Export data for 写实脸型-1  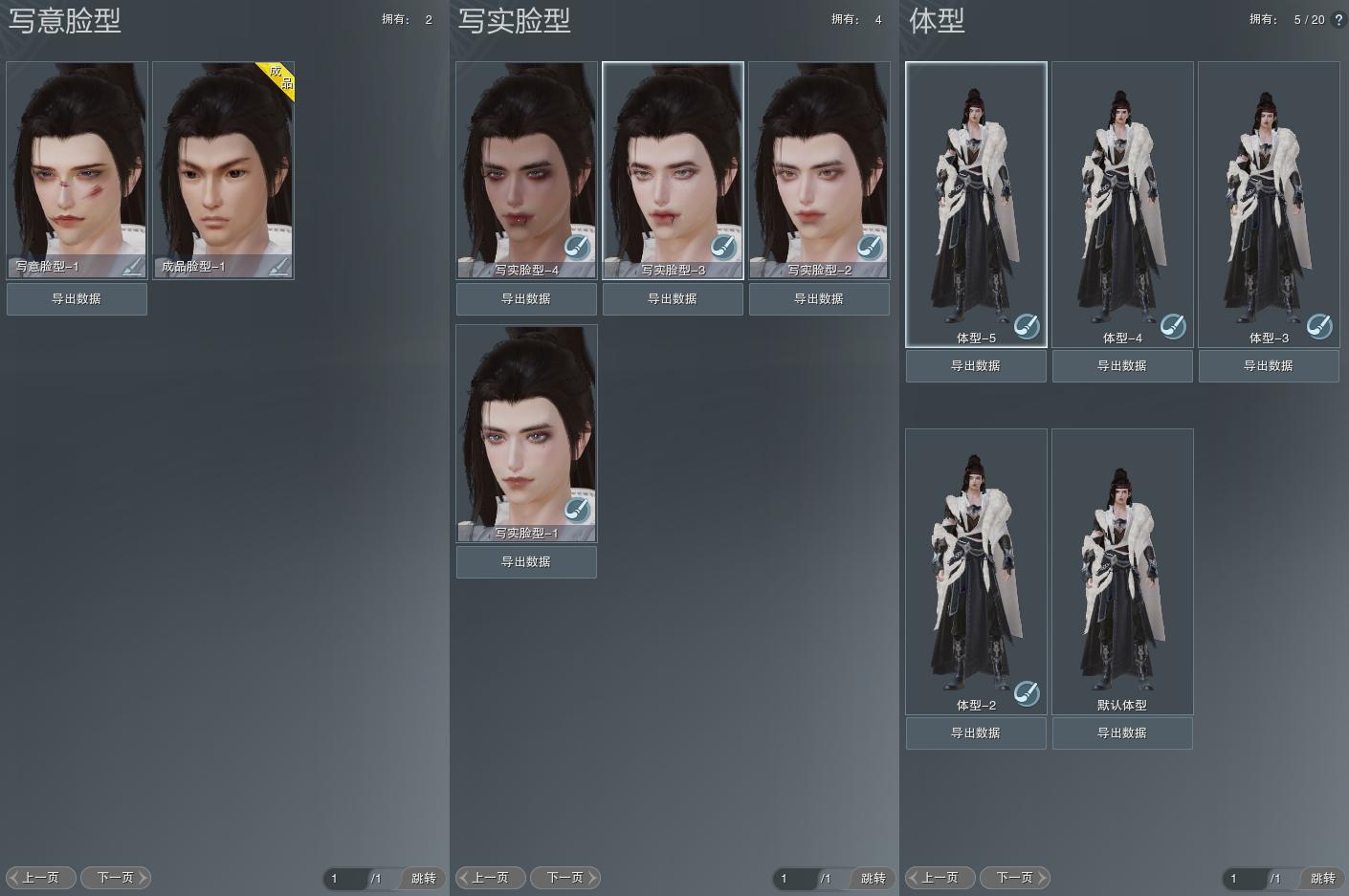(526, 561)
